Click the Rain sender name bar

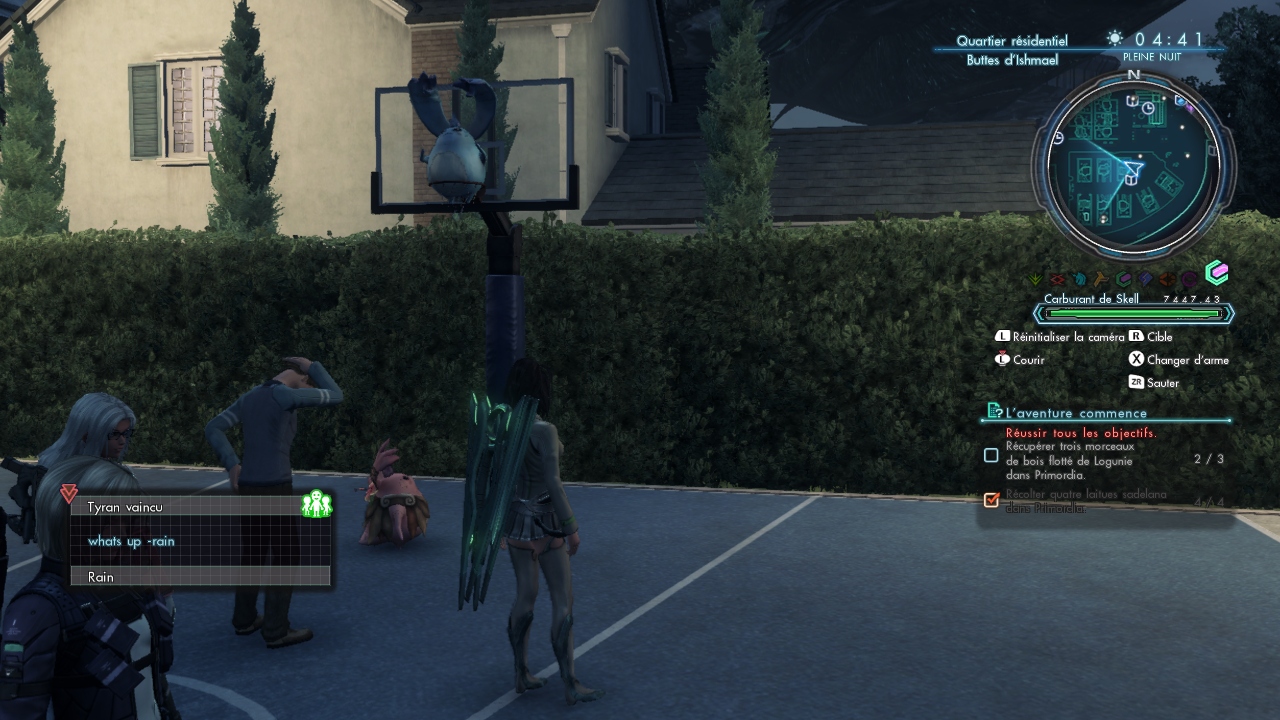[200, 576]
